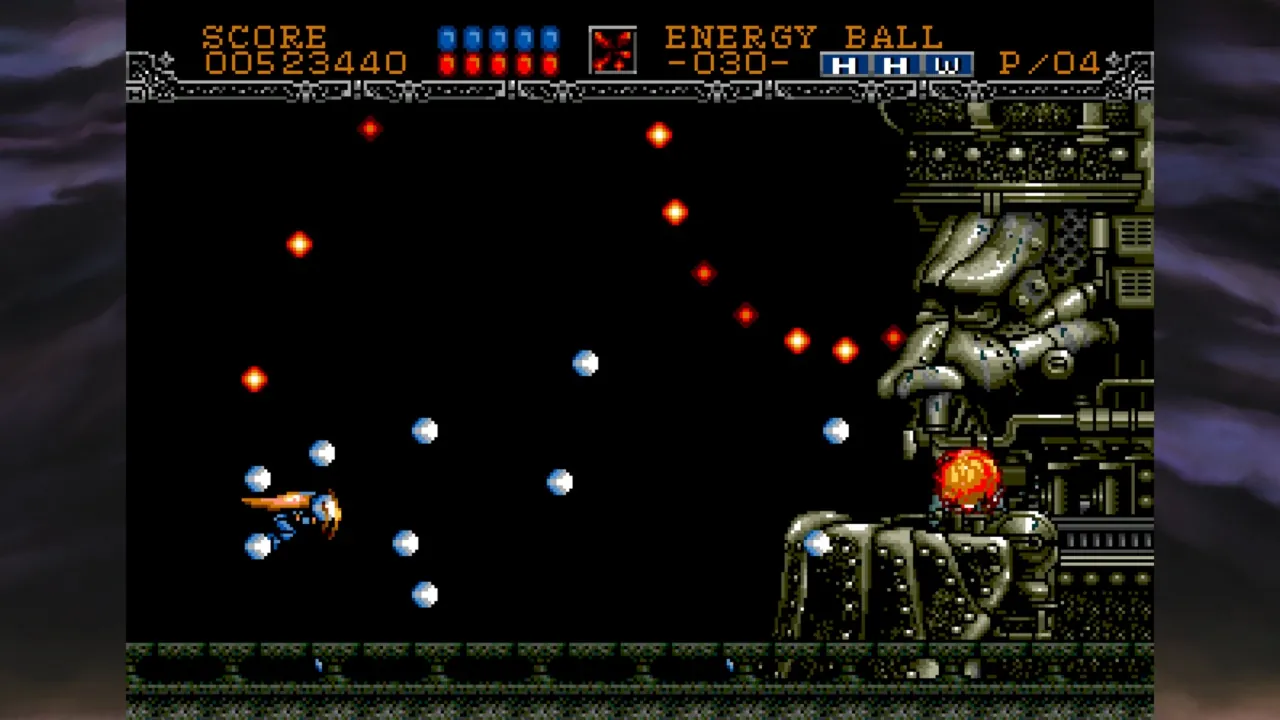This screenshot has height=720, width=1280.
Task: Click the glowing orange fireball orb on boss
Action: (965, 480)
